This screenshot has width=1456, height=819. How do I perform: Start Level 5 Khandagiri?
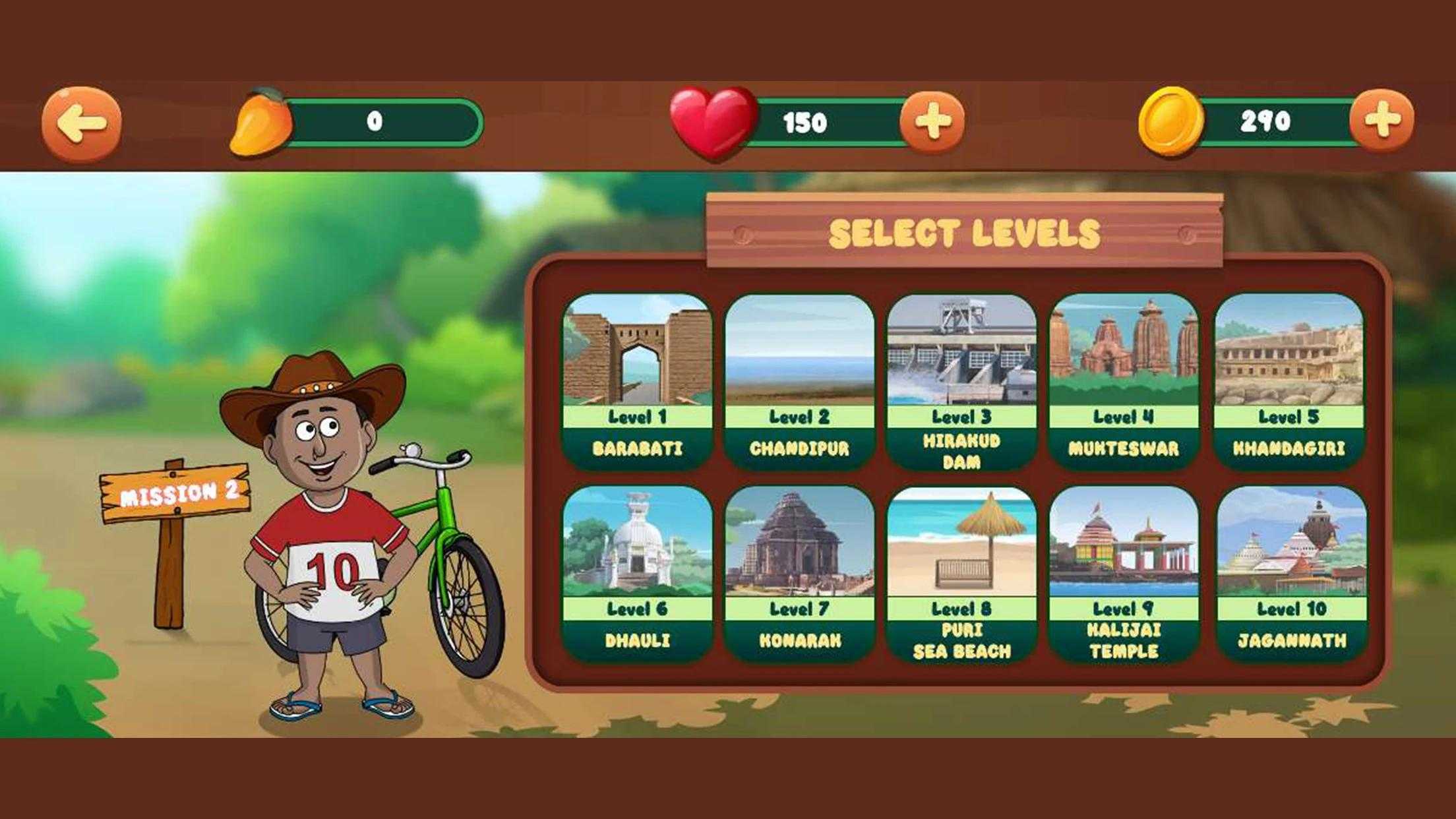[x=1289, y=380]
